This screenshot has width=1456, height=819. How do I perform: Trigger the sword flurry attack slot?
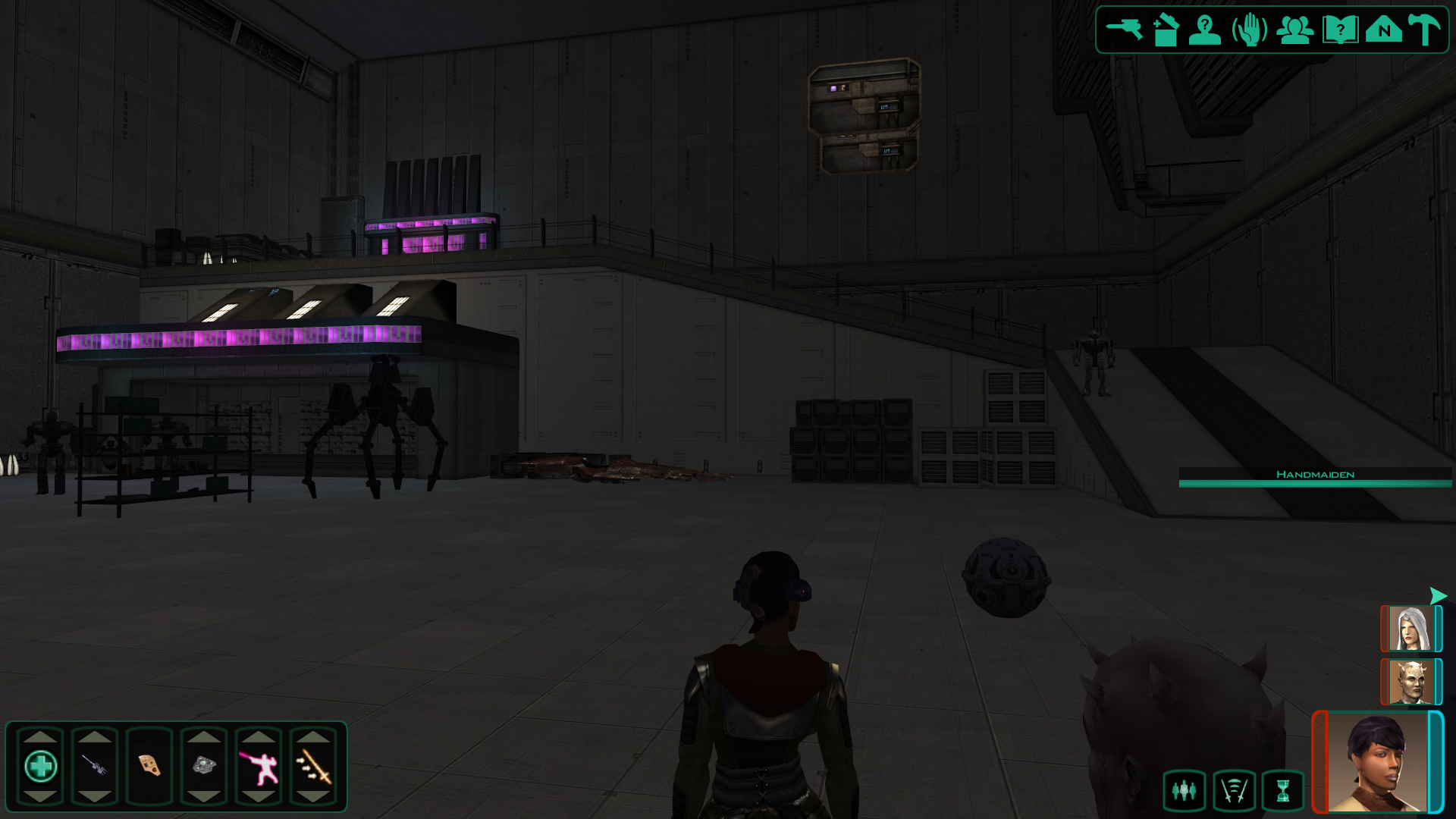tap(313, 766)
